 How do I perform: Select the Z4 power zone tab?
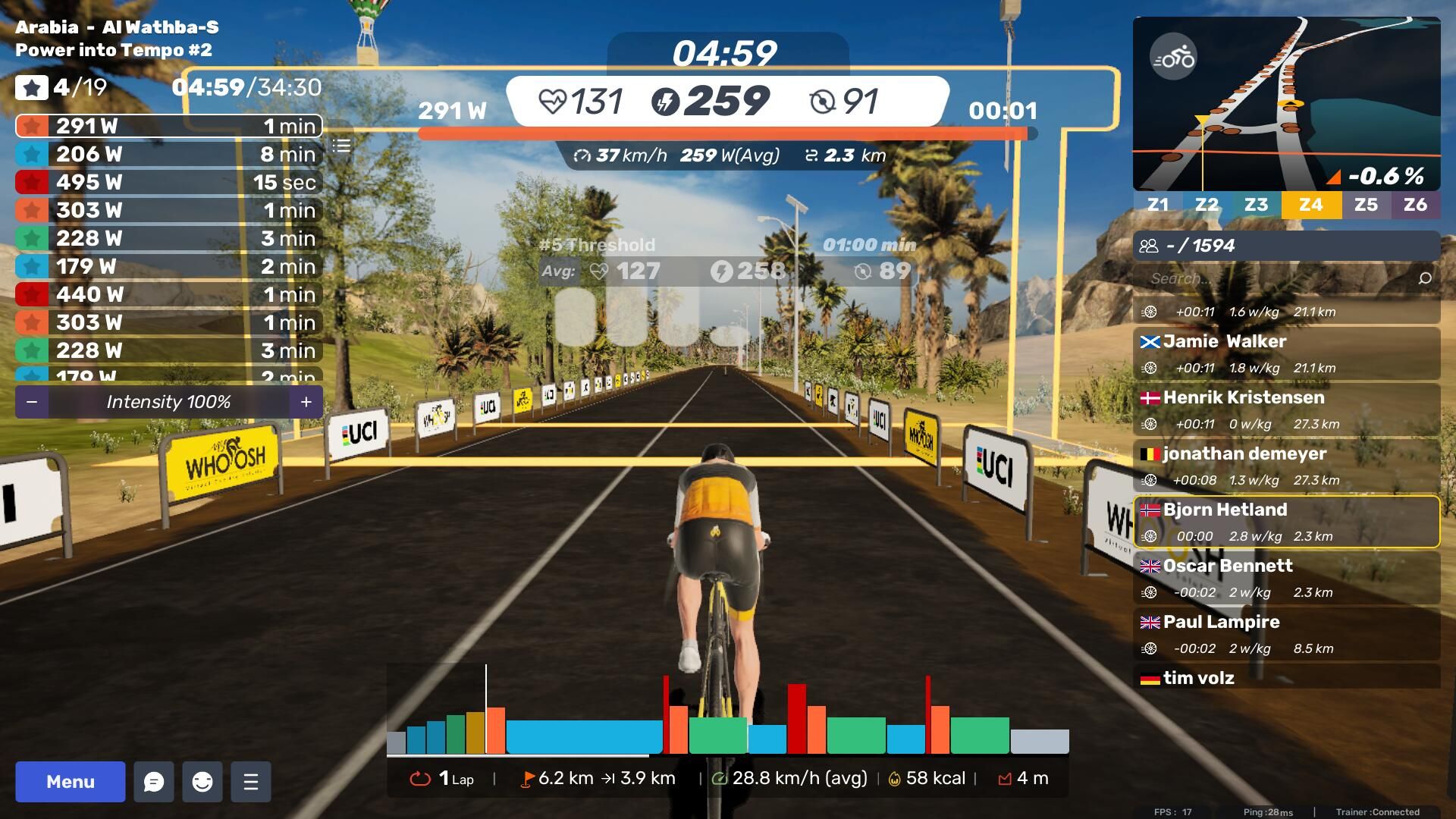pos(1310,205)
